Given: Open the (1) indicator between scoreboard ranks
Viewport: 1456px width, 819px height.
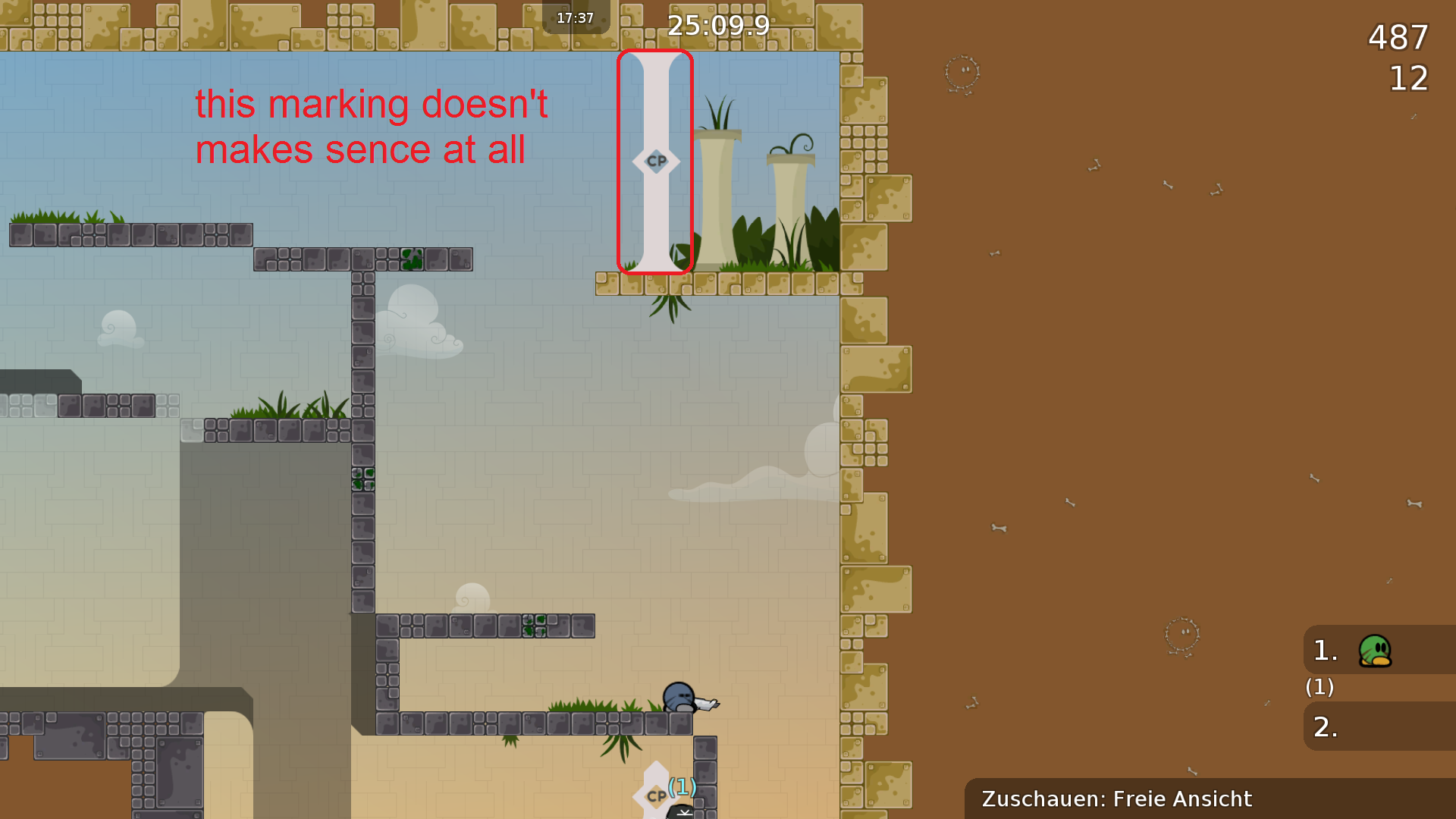Looking at the screenshot, I should tap(1319, 688).
